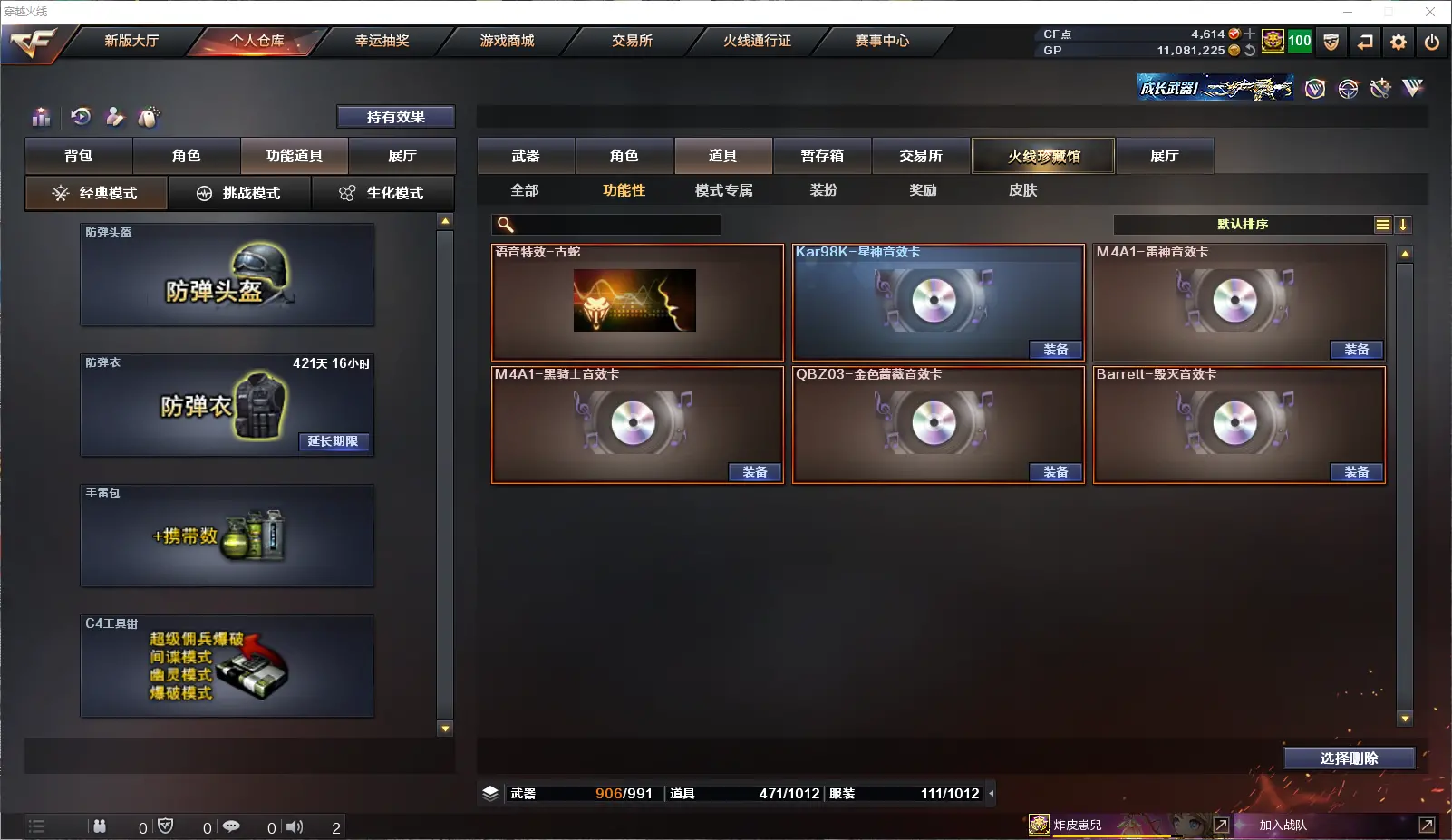Enable 生化模式 filter
The image size is (1452, 840).
point(383,192)
